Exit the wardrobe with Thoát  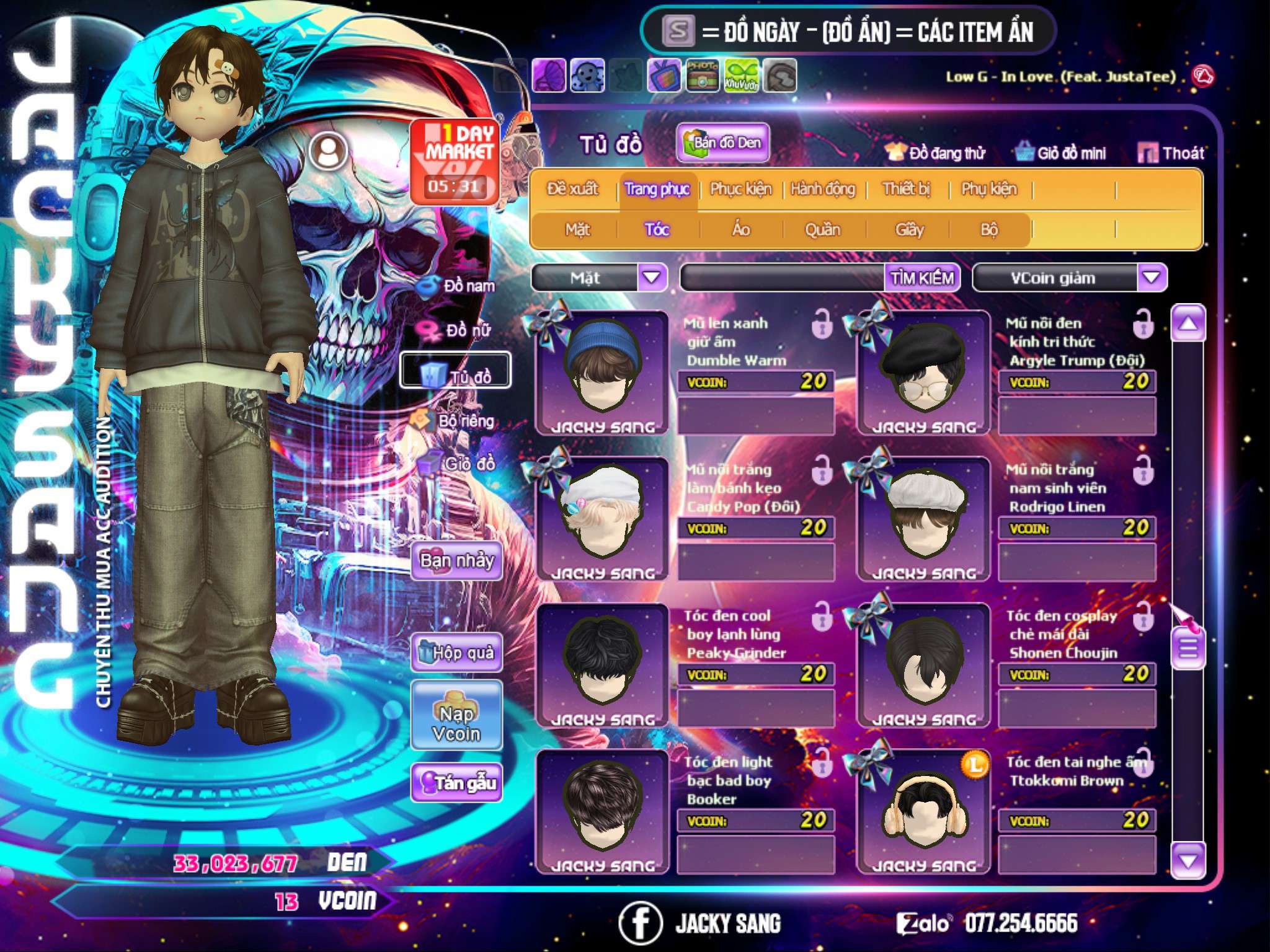[x=1171, y=153]
